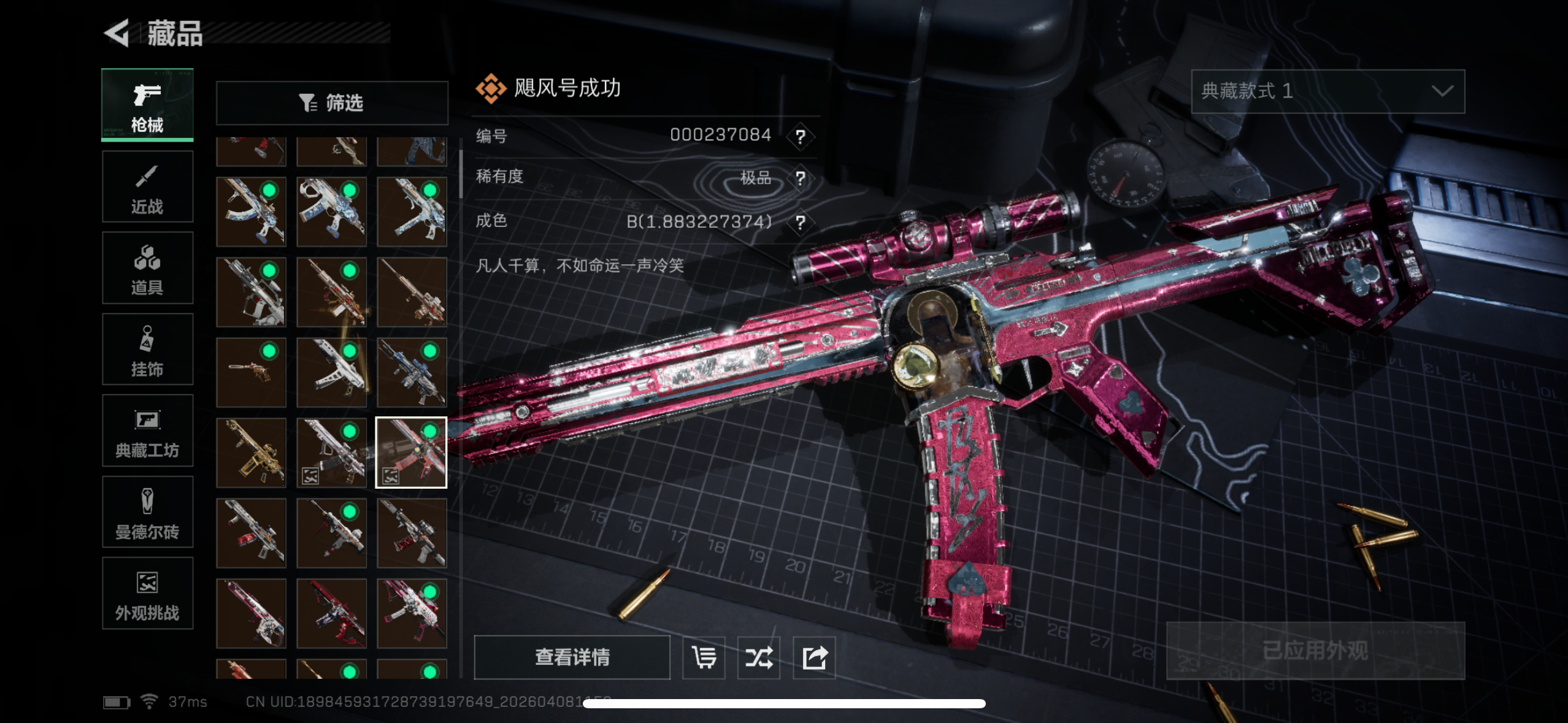The width and height of the screenshot is (1568, 723).
Task: Open the 近战 melee category
Action: tap(147, 187)
